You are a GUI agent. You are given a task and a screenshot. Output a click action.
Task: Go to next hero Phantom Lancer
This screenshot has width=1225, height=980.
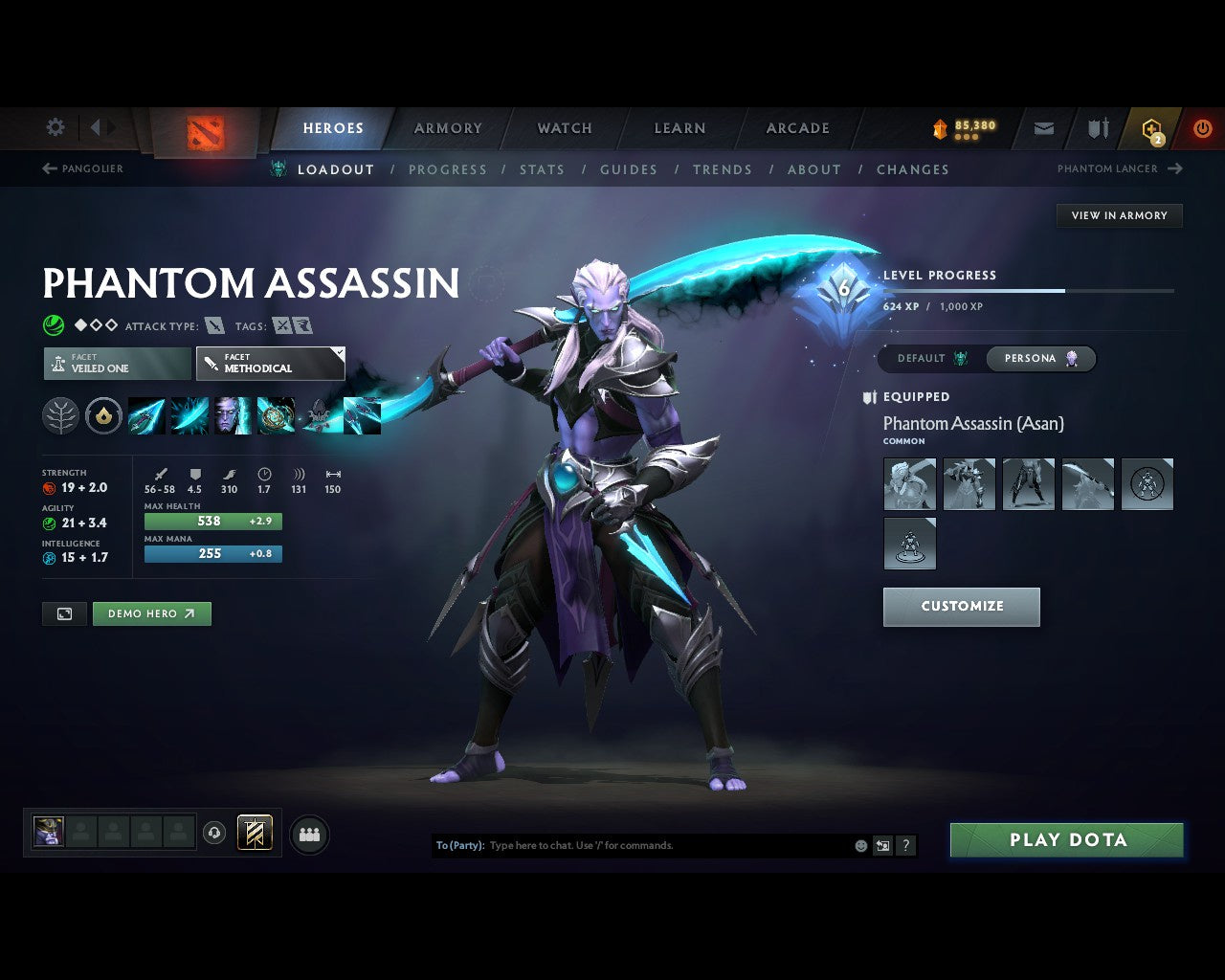click(1118, 168)
